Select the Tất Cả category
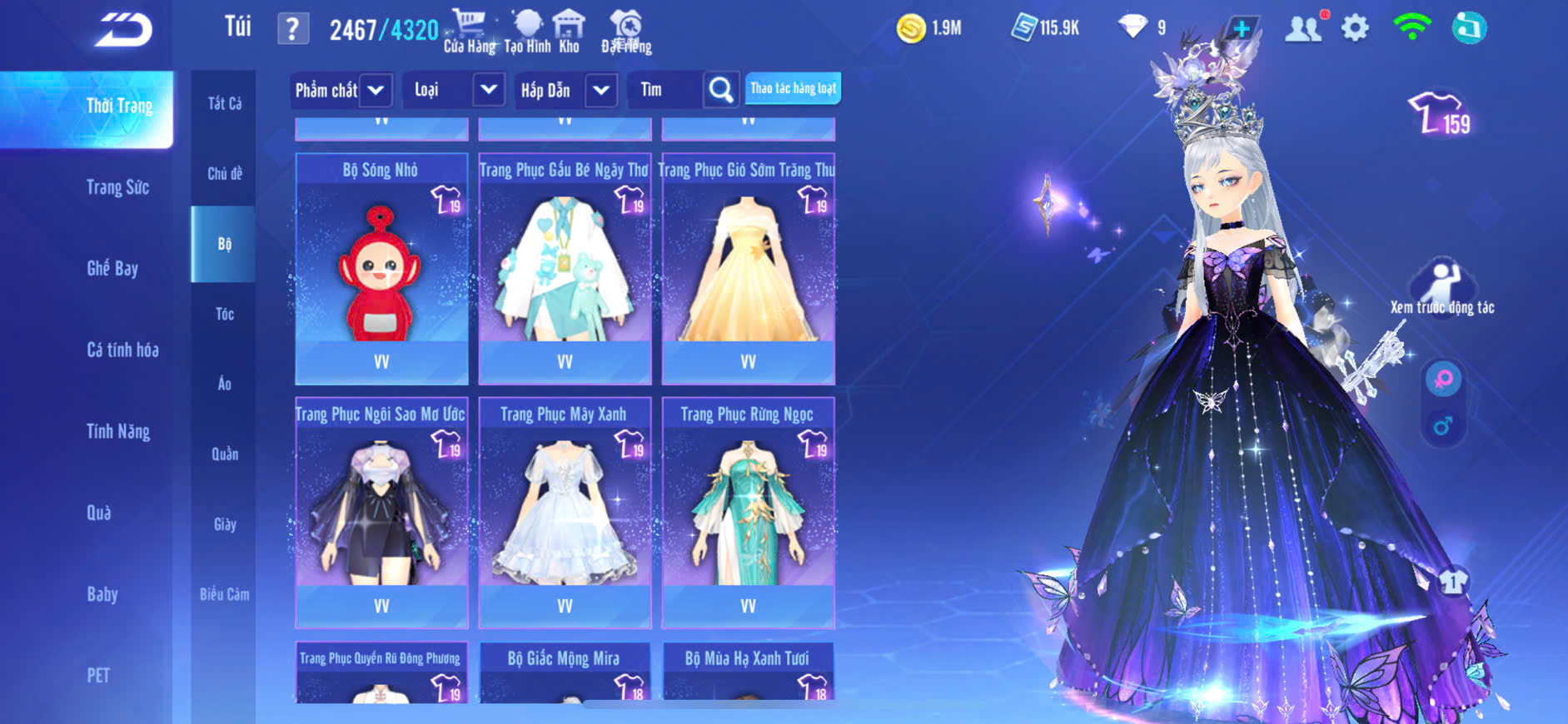The image size is (1568, 724). [x=225, y=103]
